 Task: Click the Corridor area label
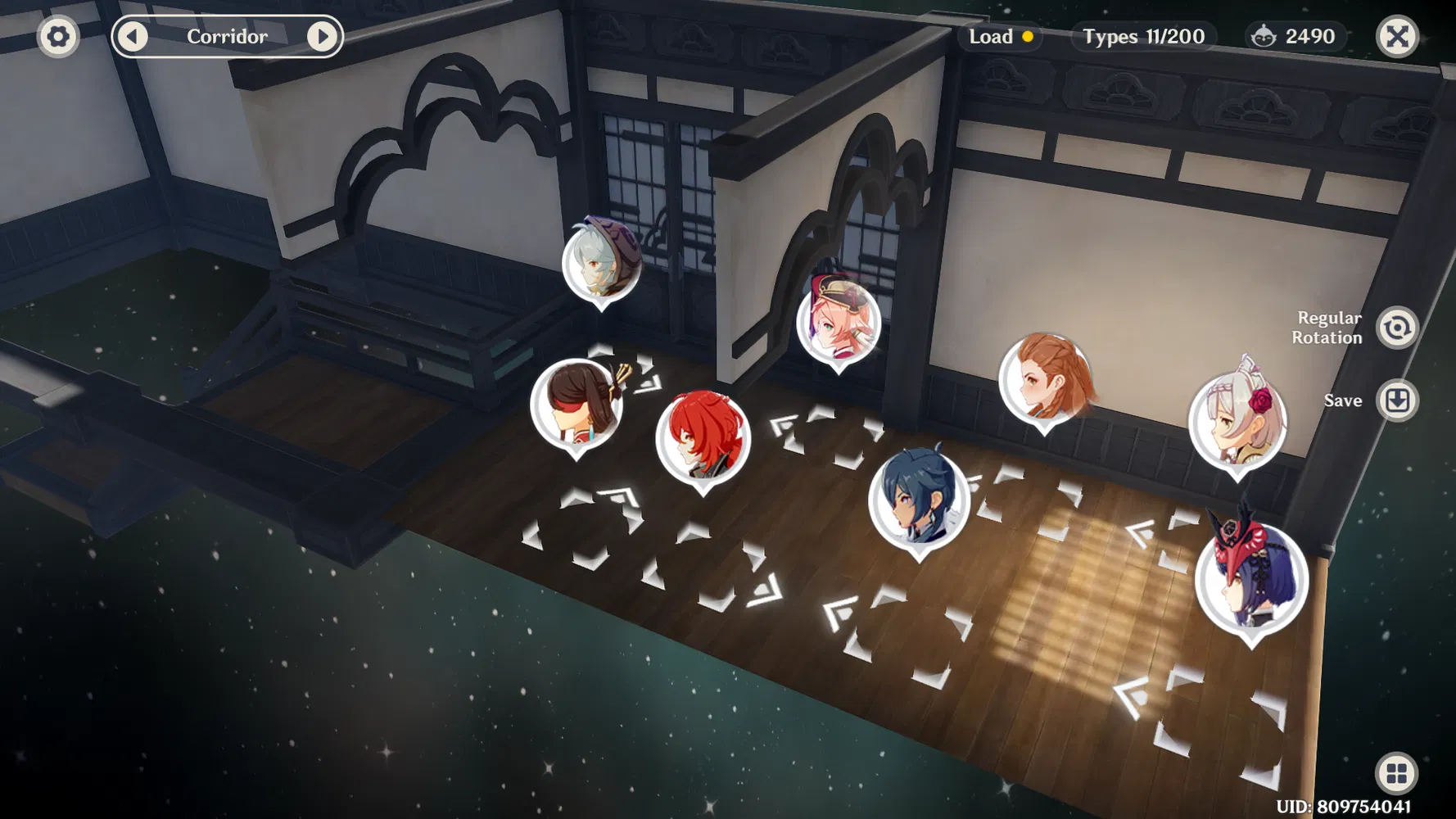(x=227, y=36)
